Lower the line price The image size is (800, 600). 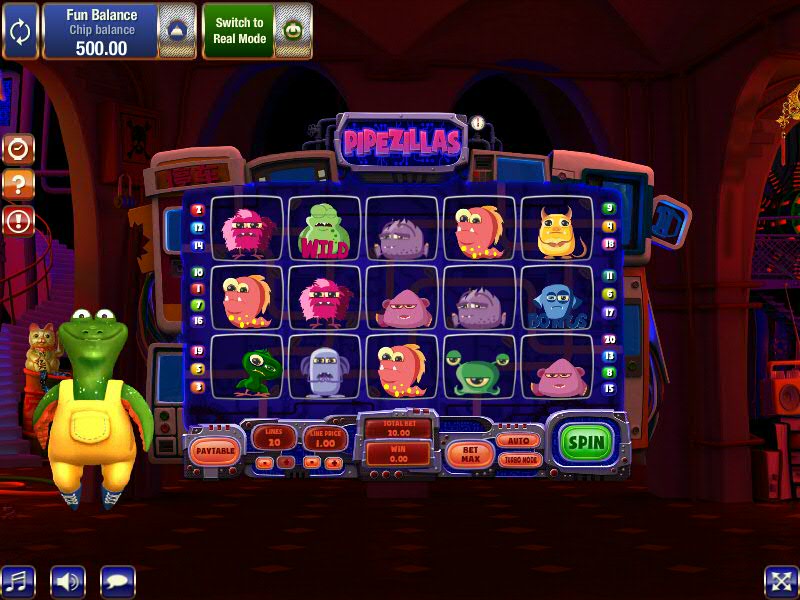point(311,462)
